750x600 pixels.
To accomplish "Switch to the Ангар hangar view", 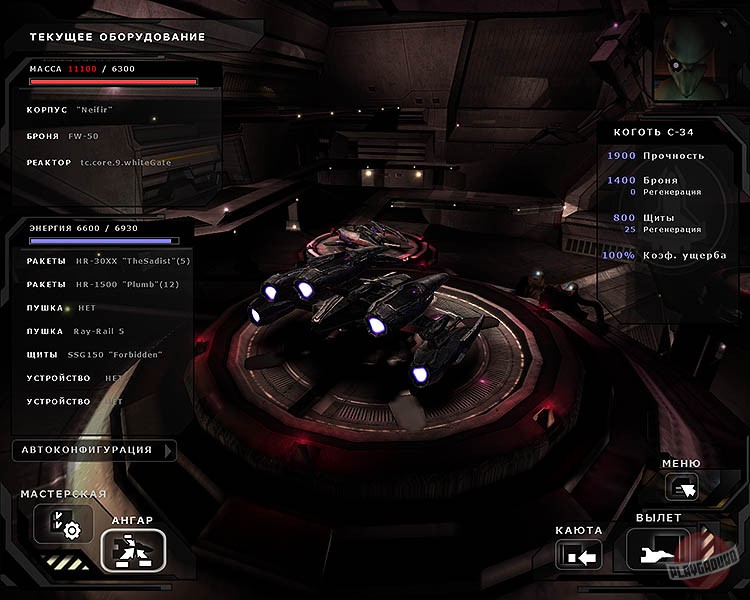I will 132,549.
